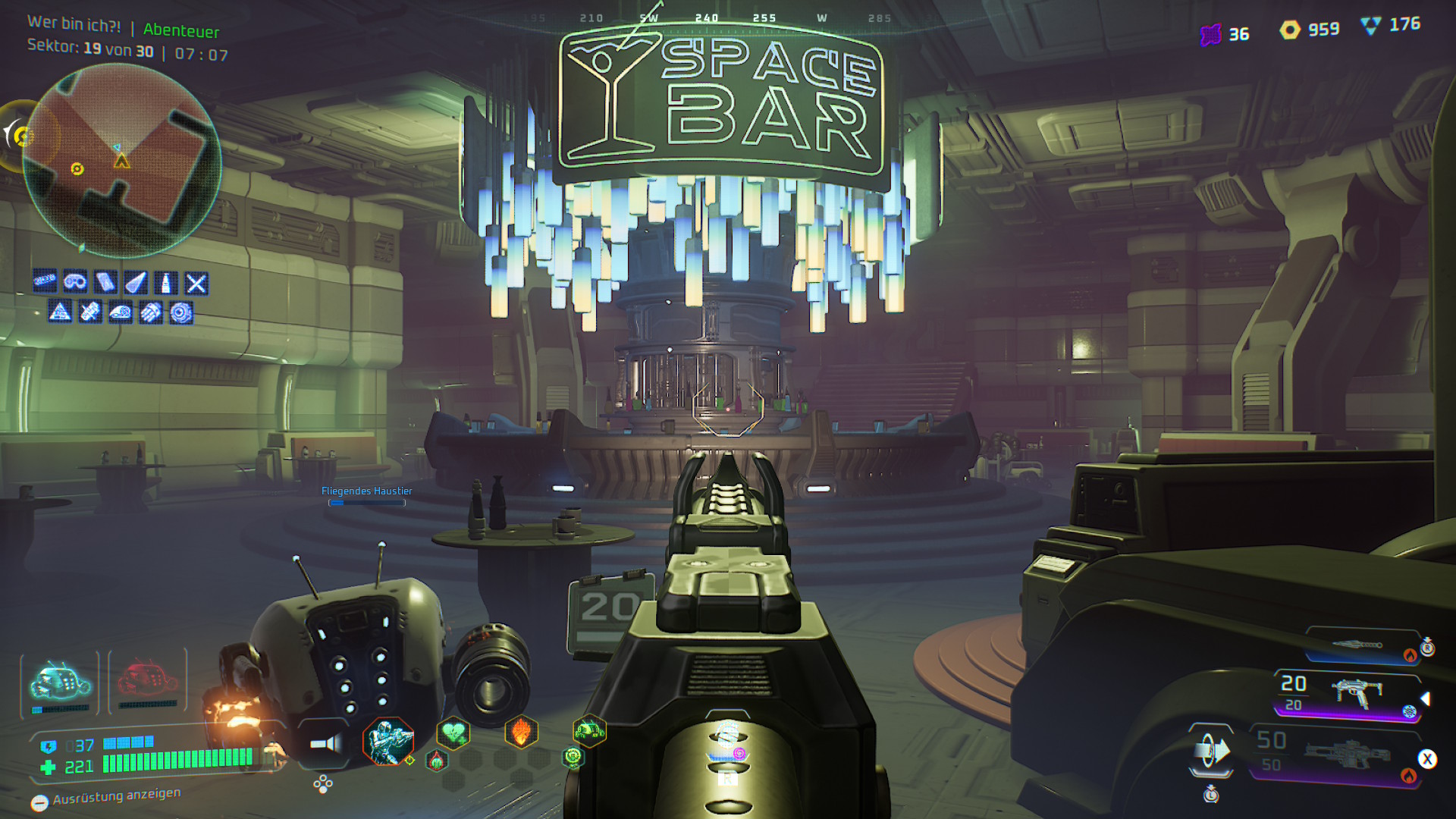Select the cyan flying pet portrait
1456x819 pixels.
tap(60, 681)
